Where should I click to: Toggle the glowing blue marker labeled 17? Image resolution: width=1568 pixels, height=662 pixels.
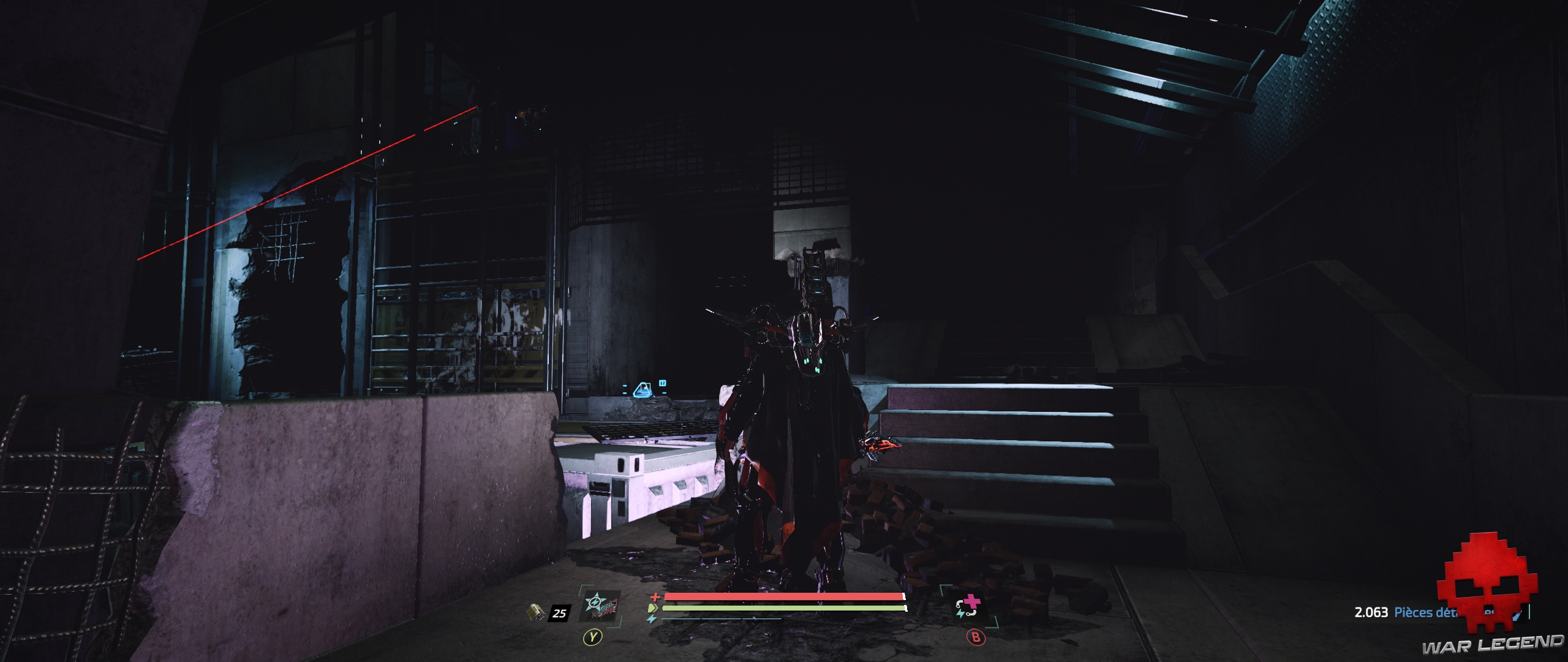[662, 384]
